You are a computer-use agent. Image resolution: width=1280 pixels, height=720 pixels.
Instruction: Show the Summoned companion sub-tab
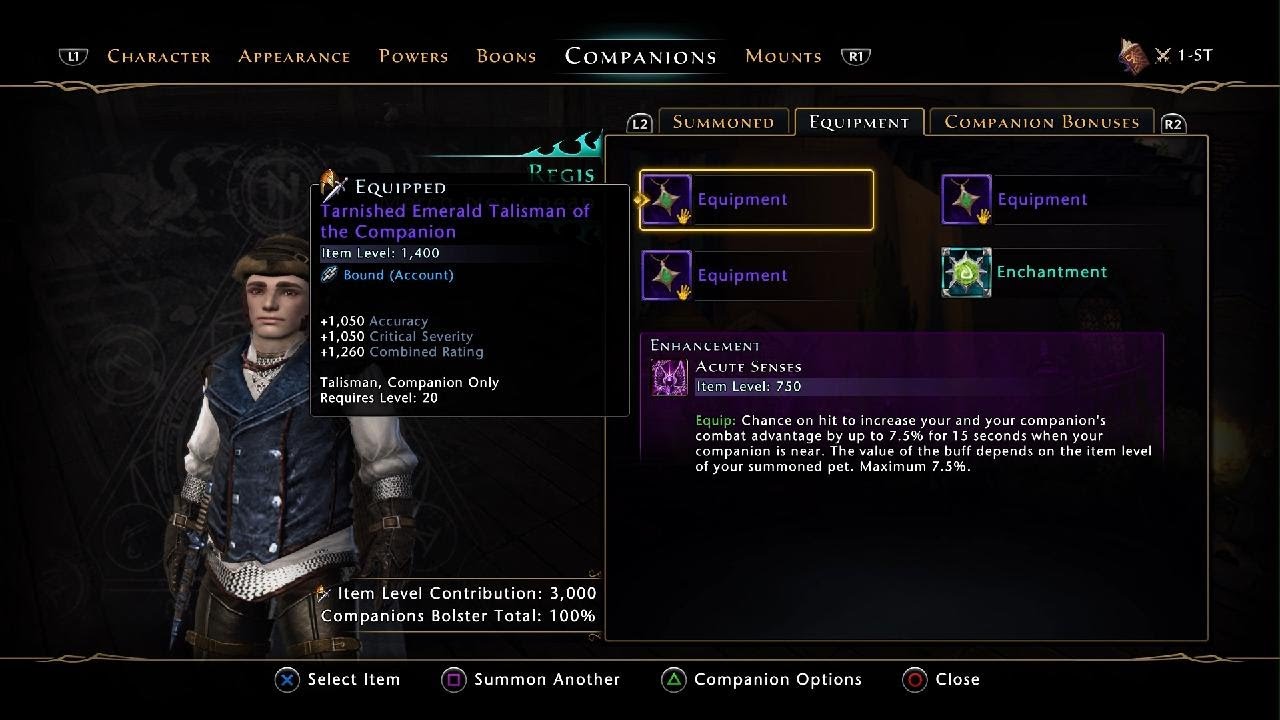click(x=723, y=122)
